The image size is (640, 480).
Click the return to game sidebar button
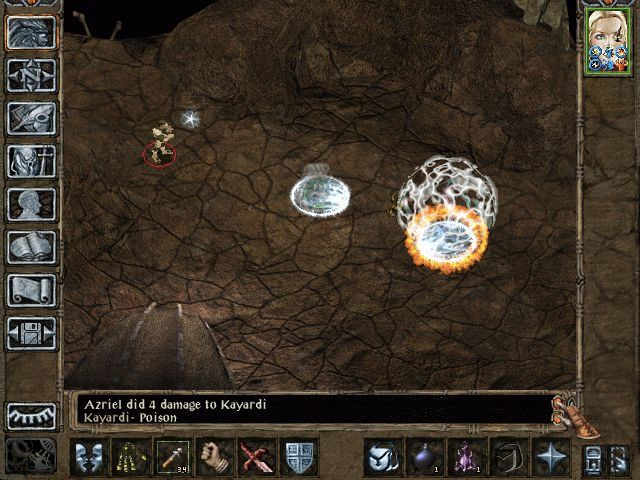(31, 32)
